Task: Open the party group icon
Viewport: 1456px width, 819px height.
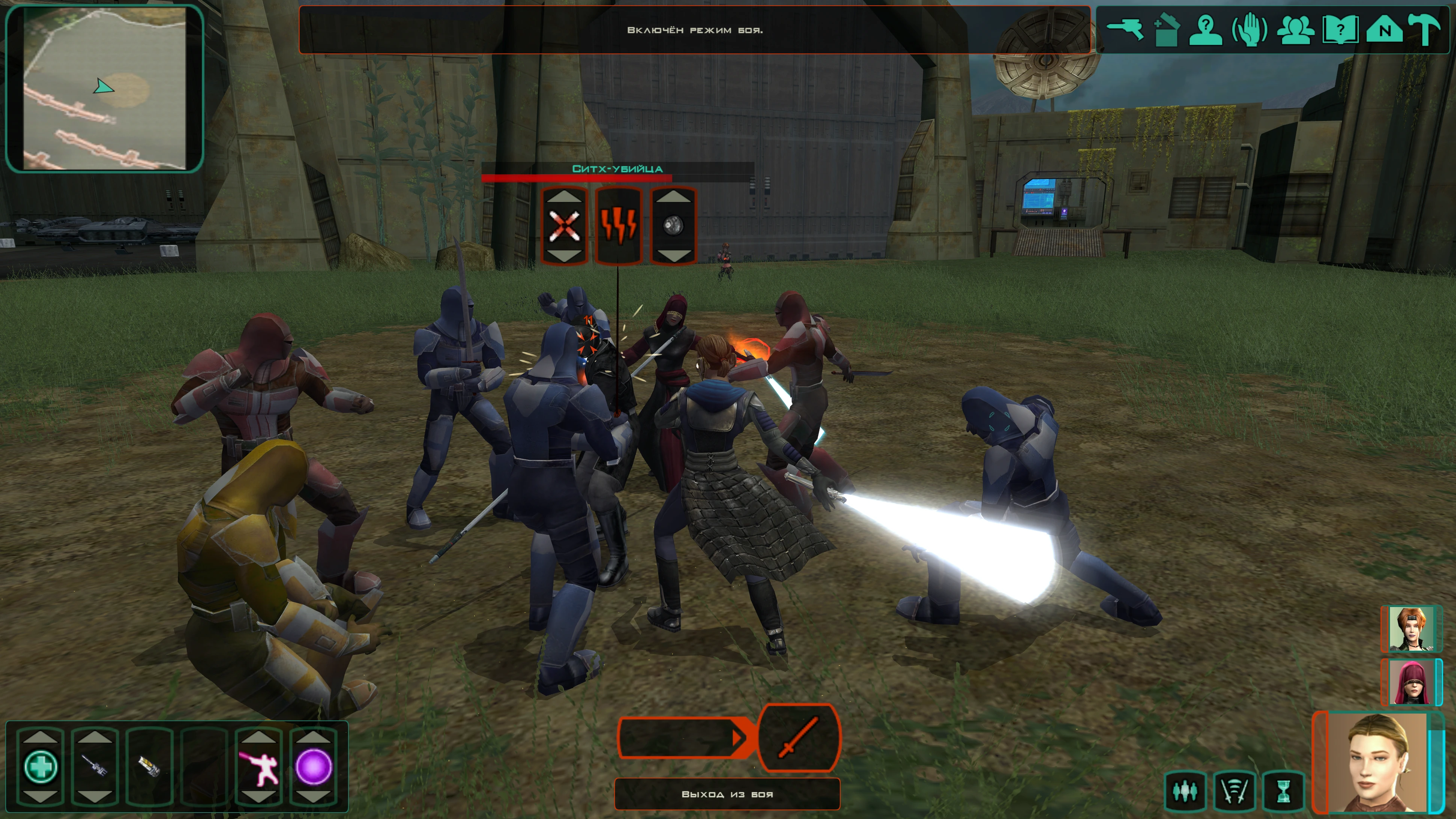Action: [x=1295, y=29]
